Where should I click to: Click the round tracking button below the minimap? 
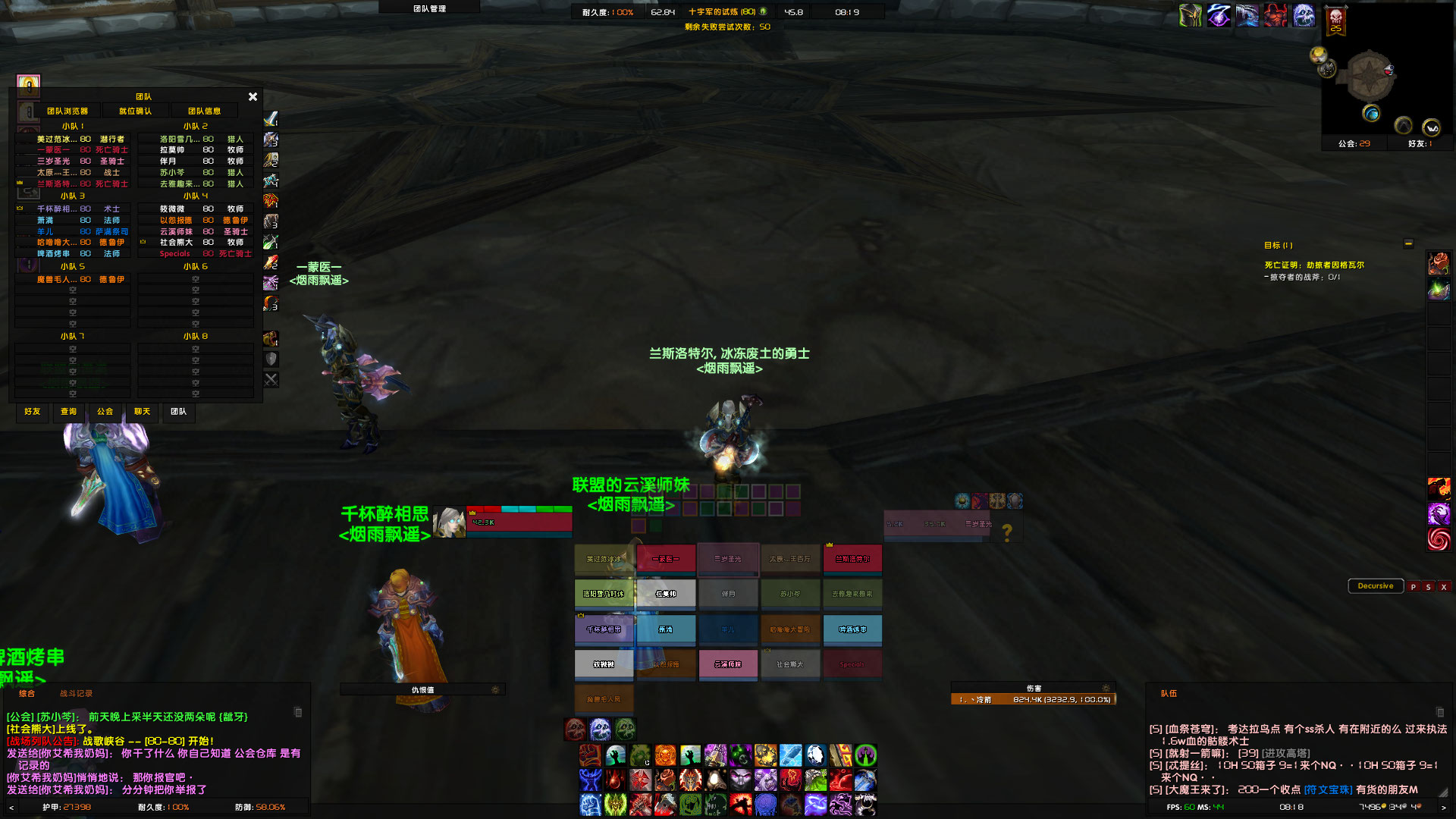1402,125
